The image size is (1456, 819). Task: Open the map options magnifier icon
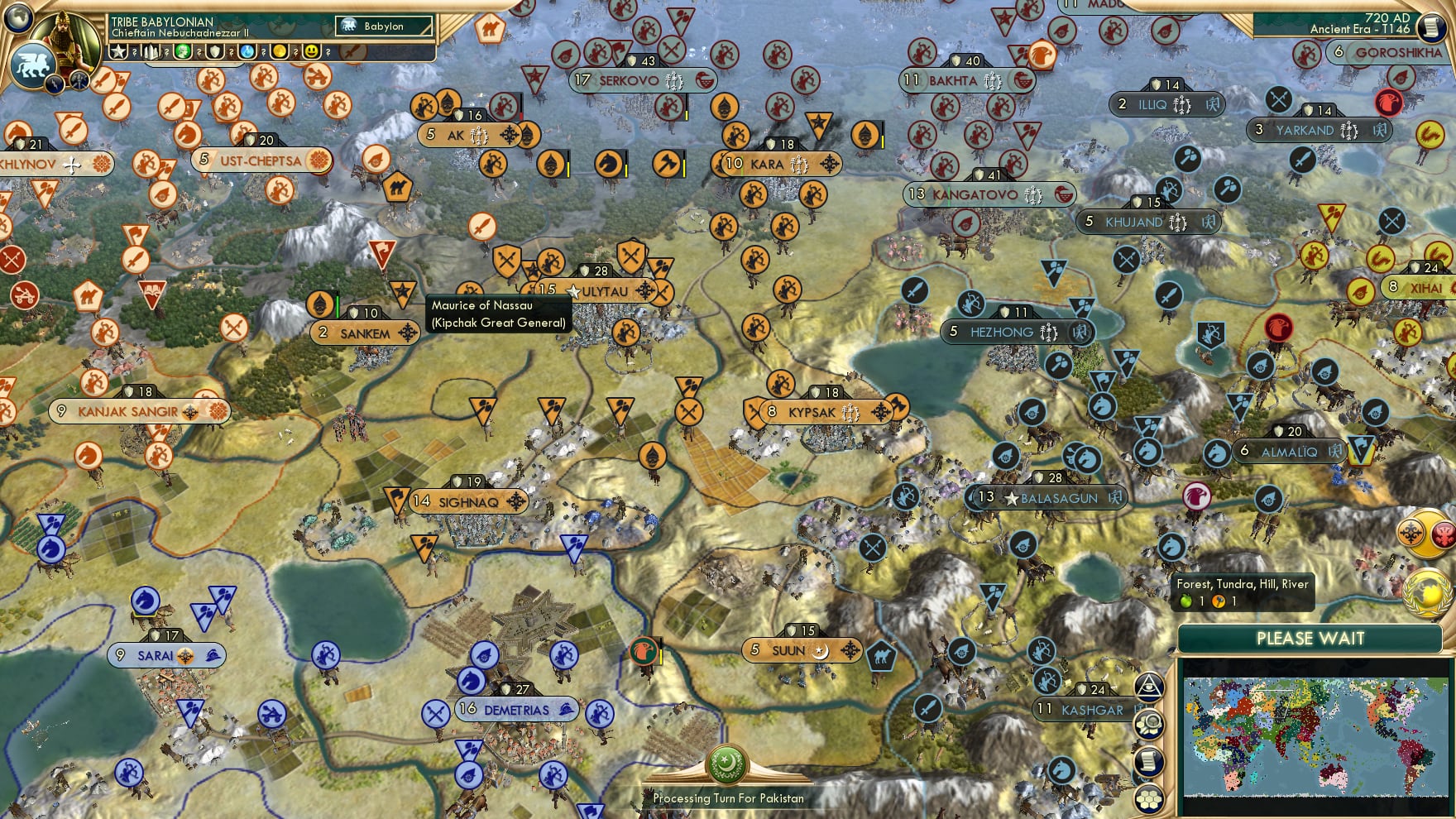point(1149,724)
